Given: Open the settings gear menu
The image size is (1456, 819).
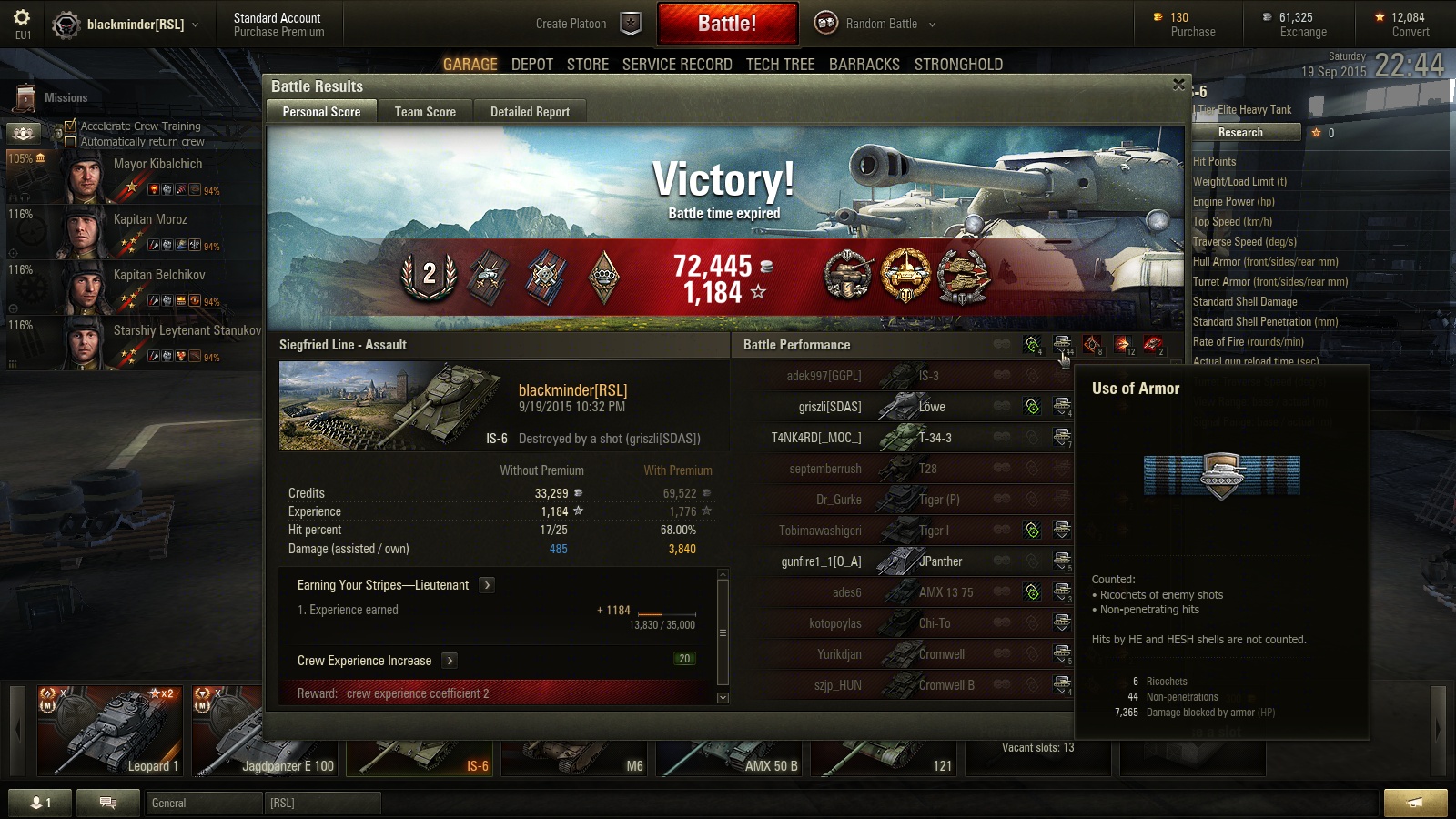Looking at the screenshot, I should click(22, 18).
